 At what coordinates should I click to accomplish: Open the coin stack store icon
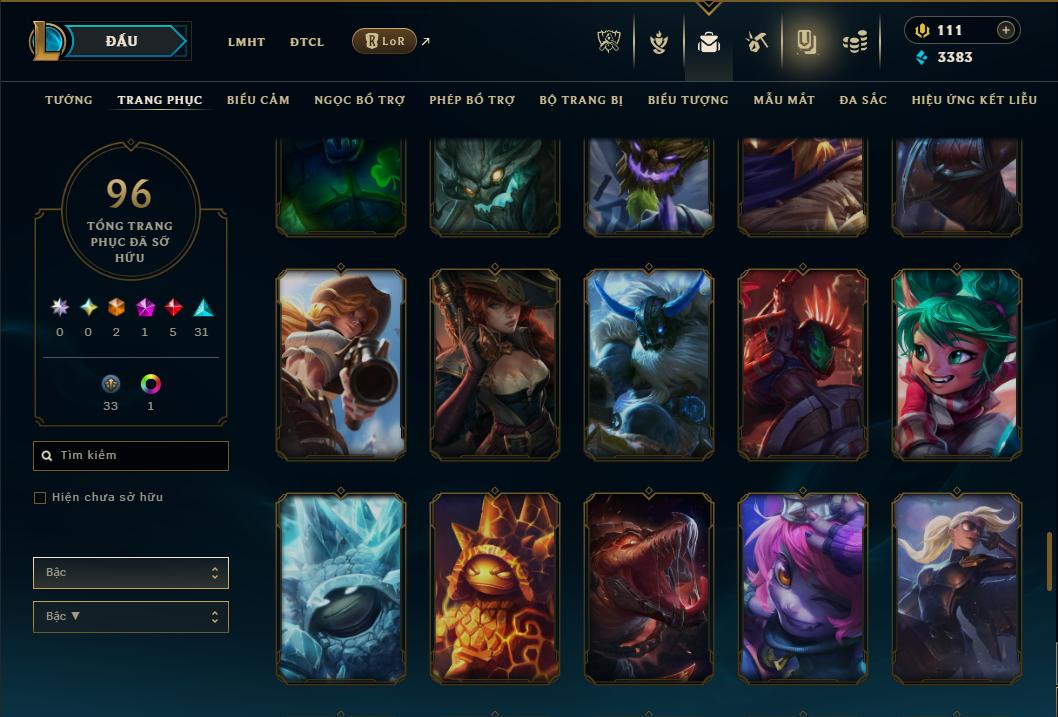tap(853, 42)
